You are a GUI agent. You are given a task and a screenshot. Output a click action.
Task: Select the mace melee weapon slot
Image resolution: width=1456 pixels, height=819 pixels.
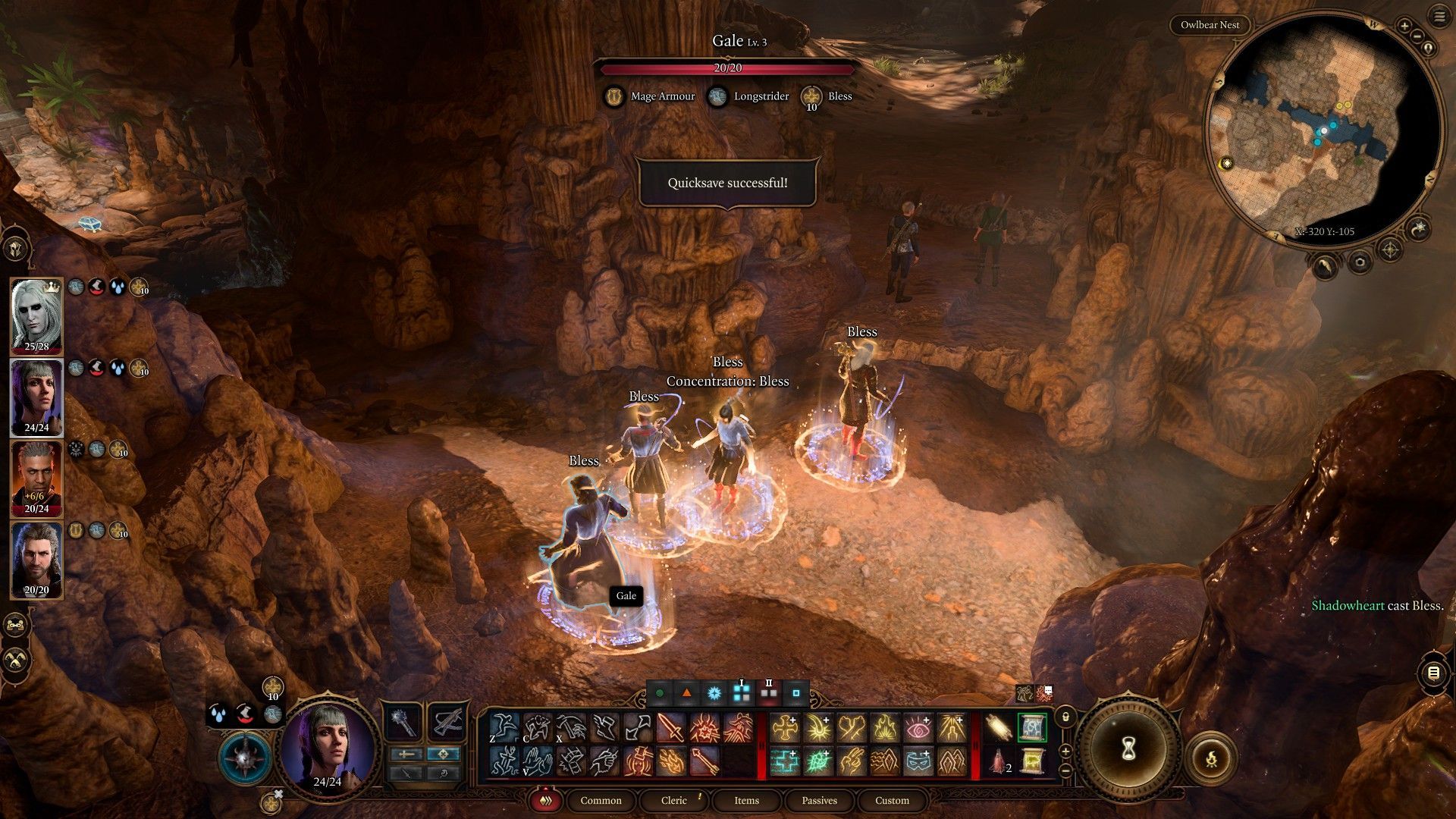point(403,720)
